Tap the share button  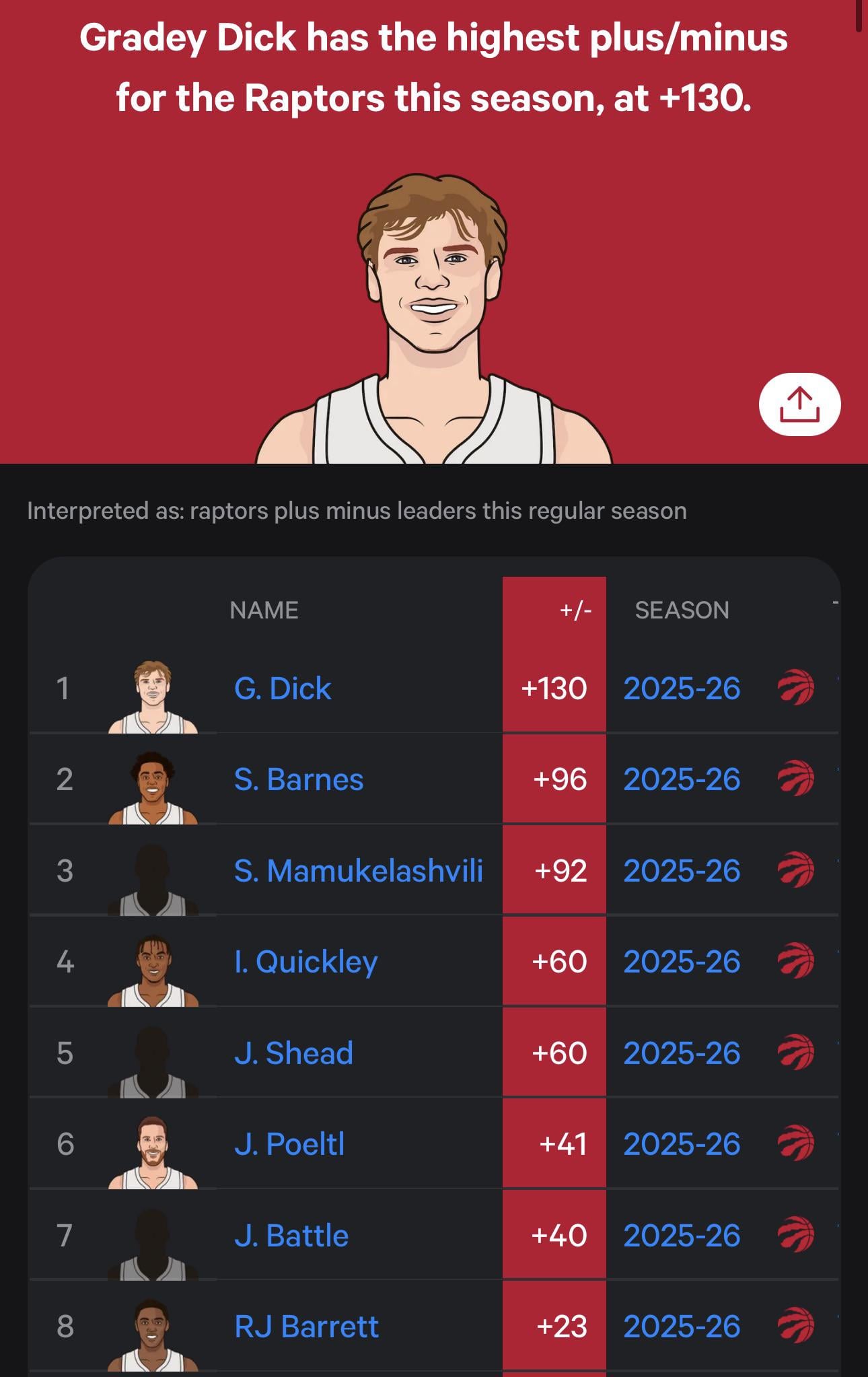click(799, 404)
